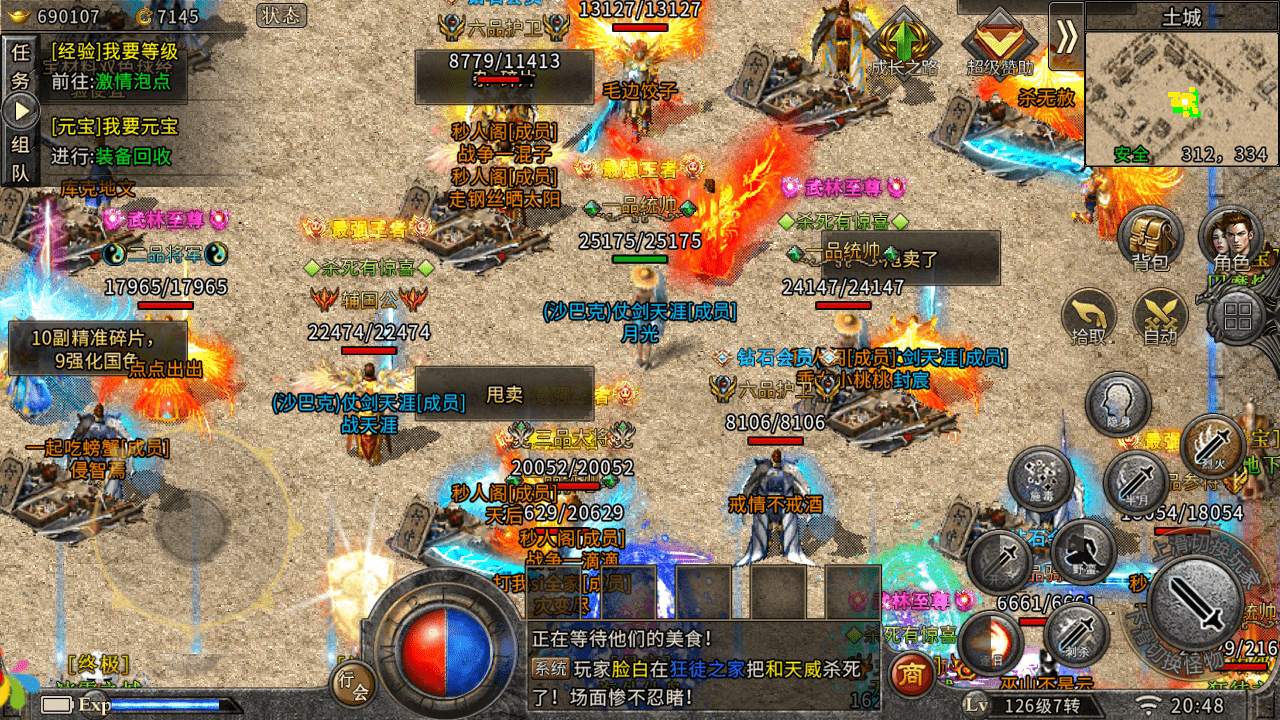This screenshot has height=720, width=1280.
Task: Open the 行会 guild button
Action: click(x=353, y=684)
